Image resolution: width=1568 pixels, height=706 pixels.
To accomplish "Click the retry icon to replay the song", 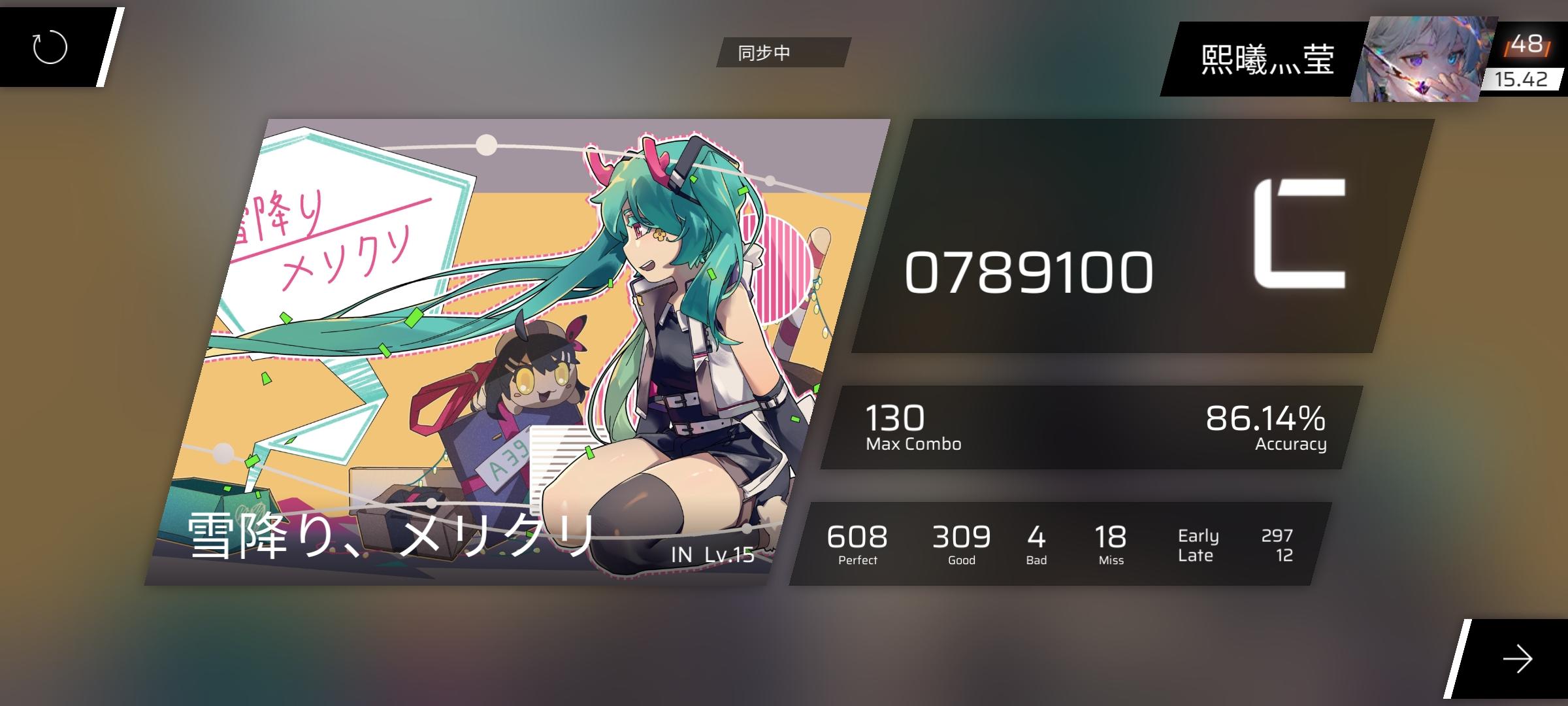I will coord(50,47).
